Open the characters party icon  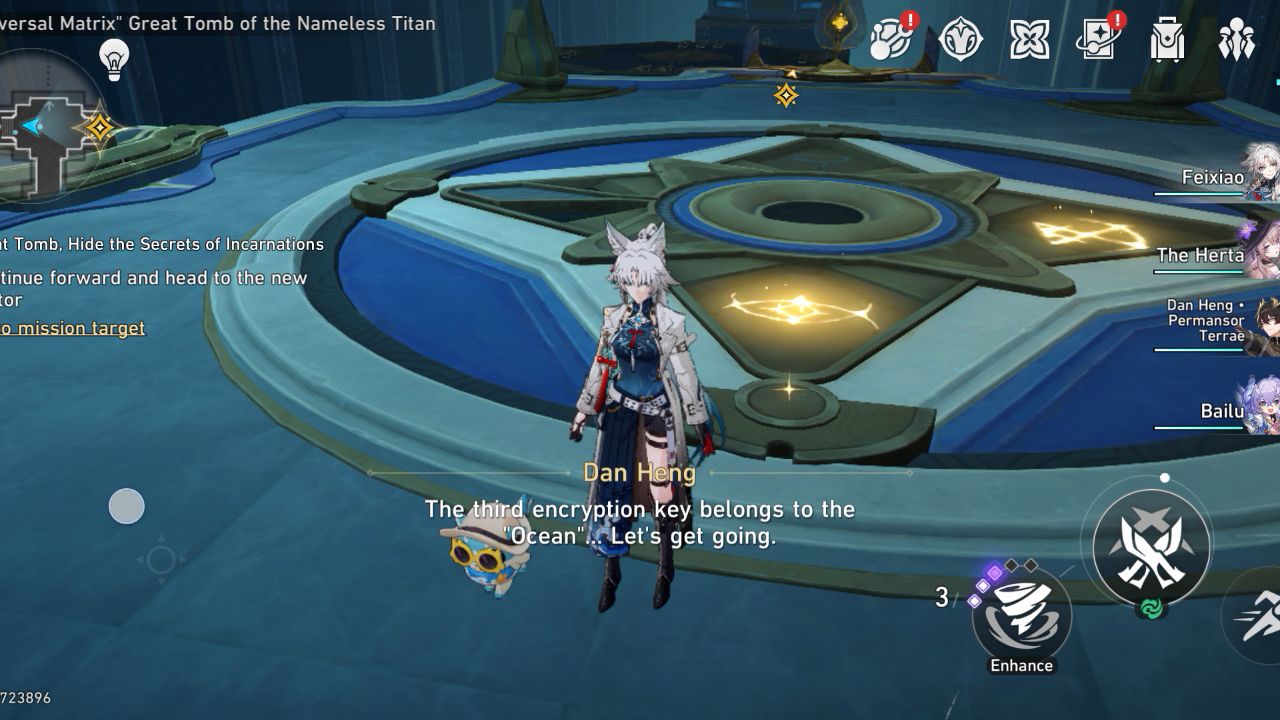click(1236, 40)
